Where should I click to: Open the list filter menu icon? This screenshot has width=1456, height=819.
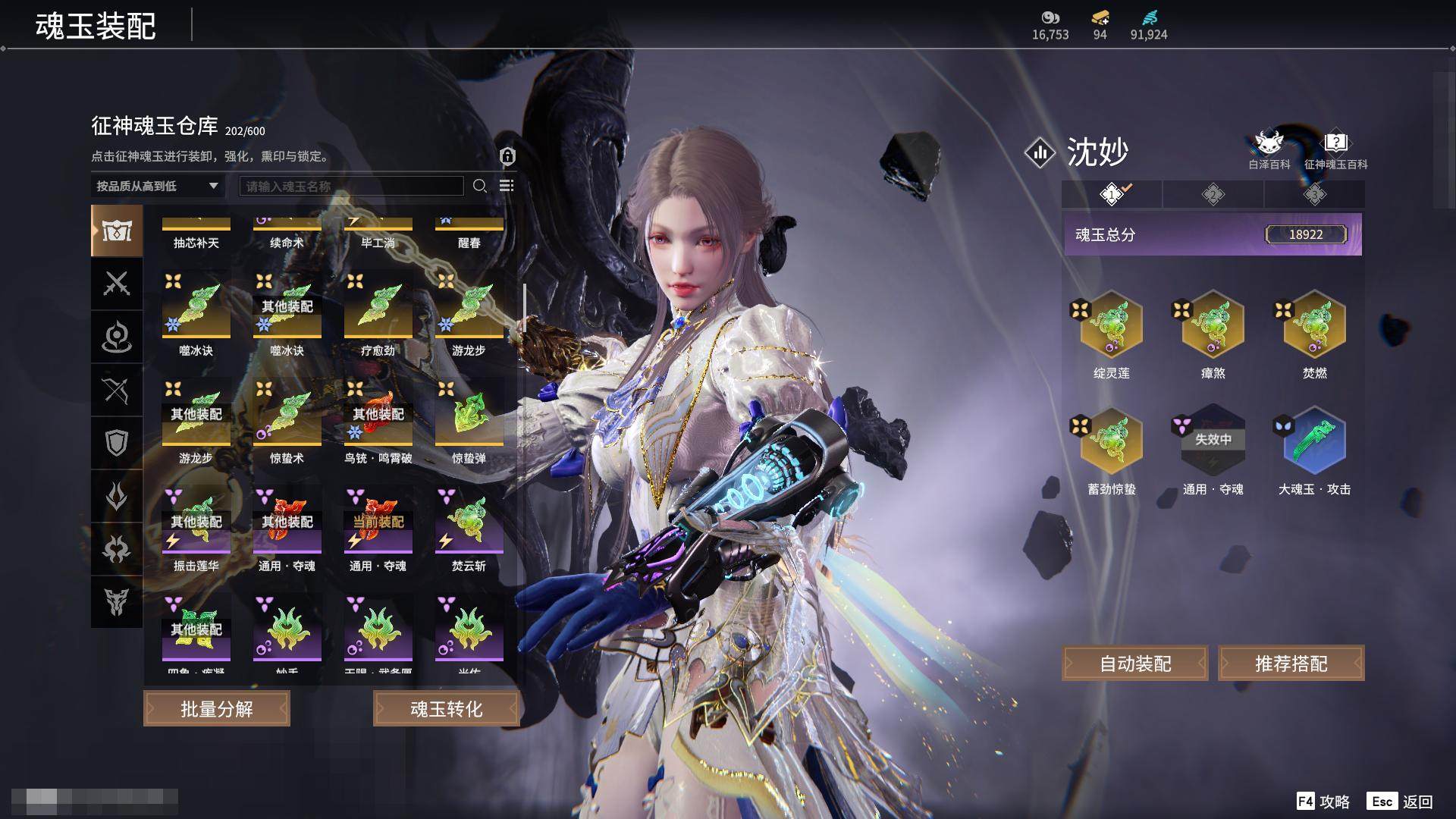[x=507, y=186]
